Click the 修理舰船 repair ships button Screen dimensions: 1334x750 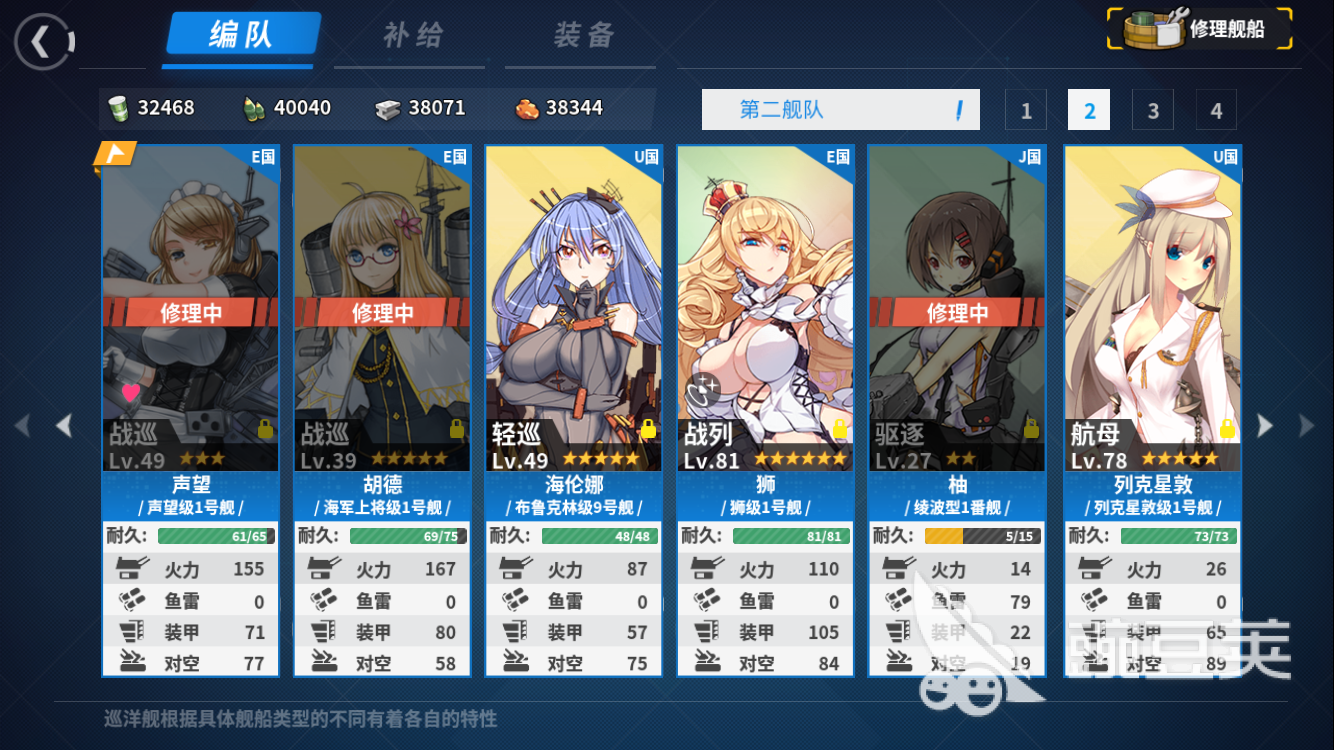pyautogui.click(x=1199, y=29)
